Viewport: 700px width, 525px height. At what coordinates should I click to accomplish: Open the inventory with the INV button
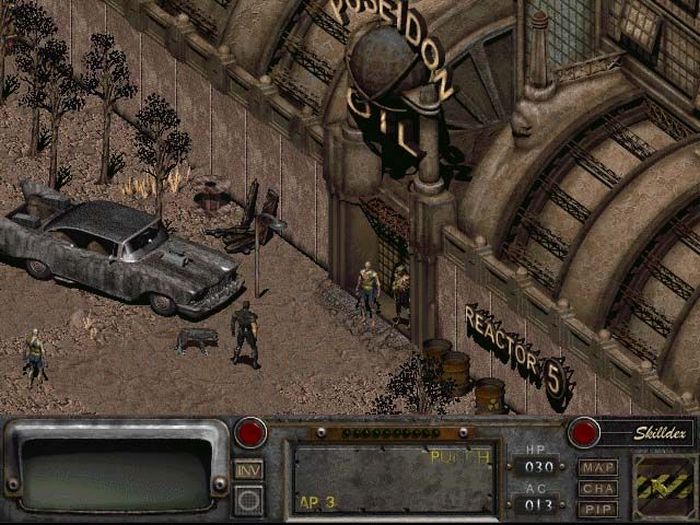(248, 468)
